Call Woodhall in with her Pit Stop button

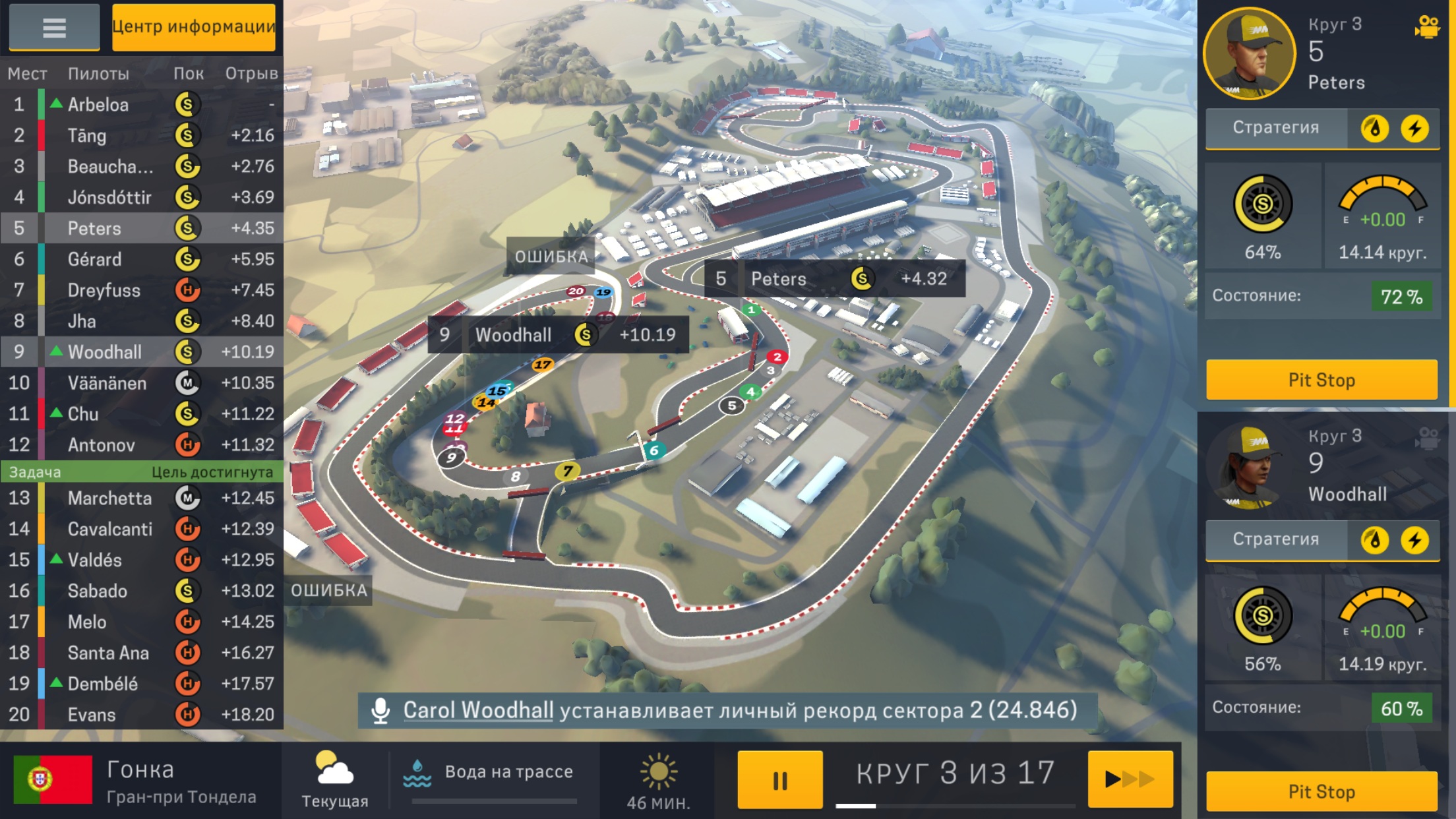pos(1321,791)
